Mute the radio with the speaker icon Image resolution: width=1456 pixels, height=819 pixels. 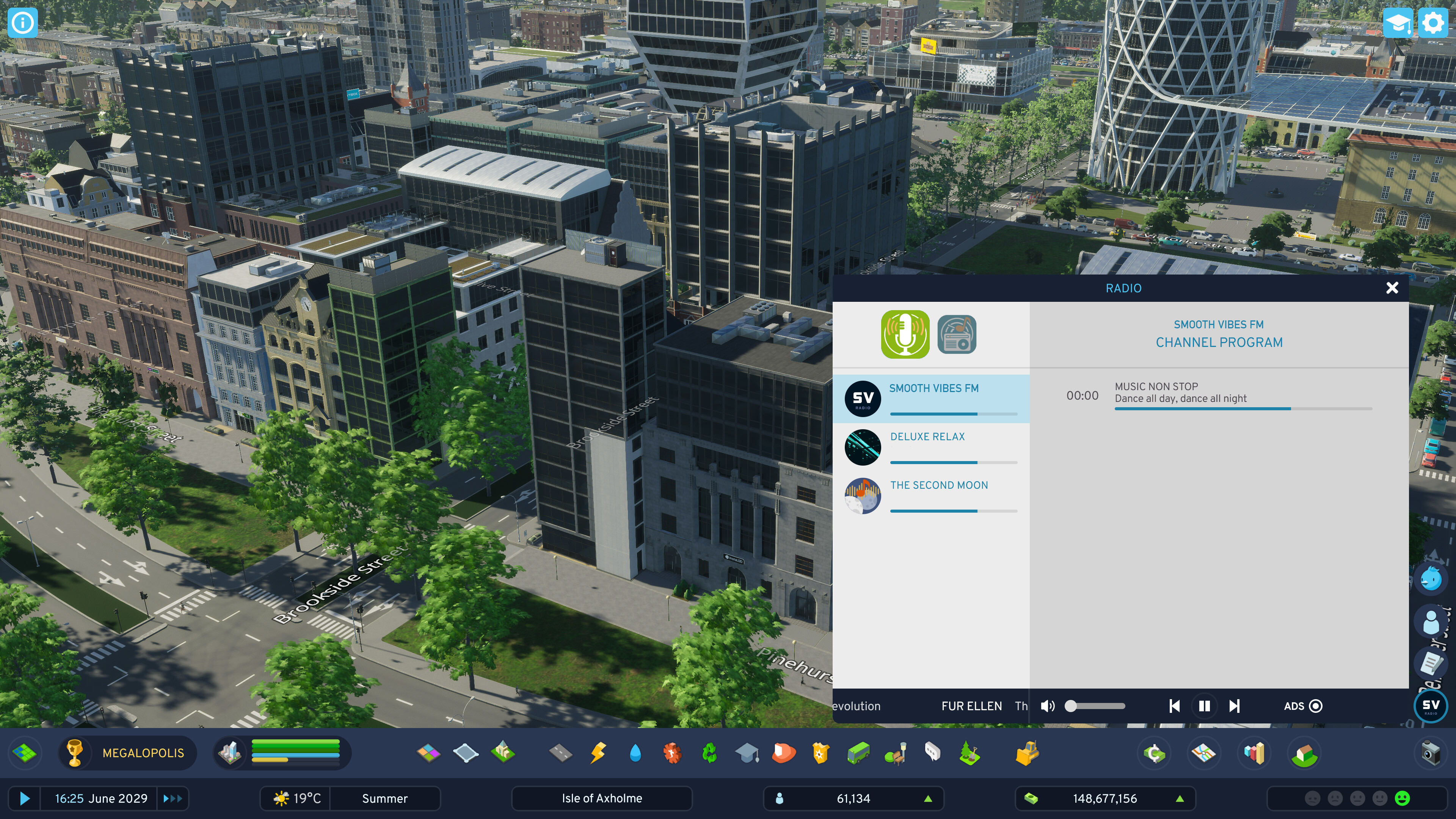[1048, 706]
